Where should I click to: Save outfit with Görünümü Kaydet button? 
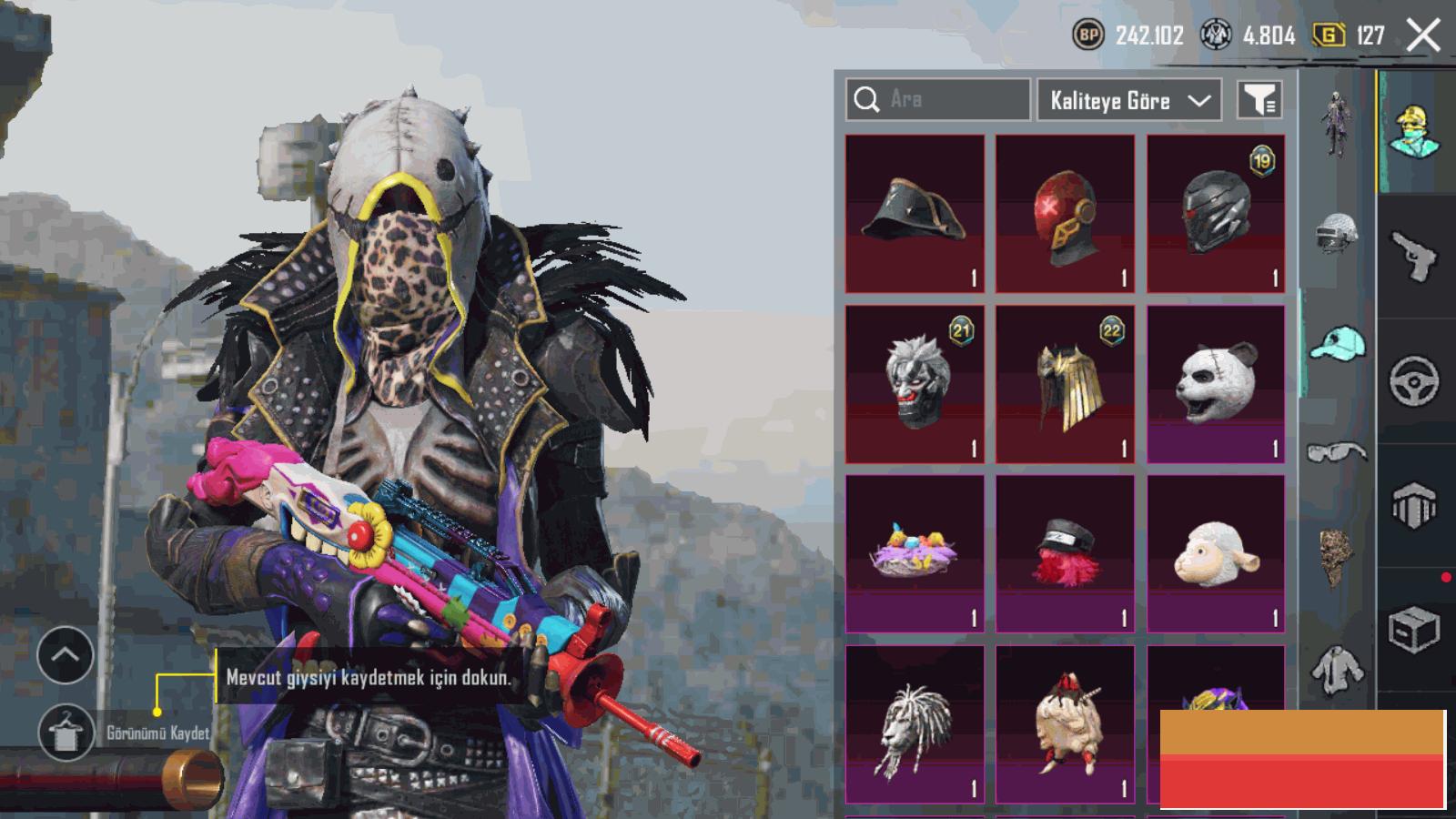click(66, 733)
